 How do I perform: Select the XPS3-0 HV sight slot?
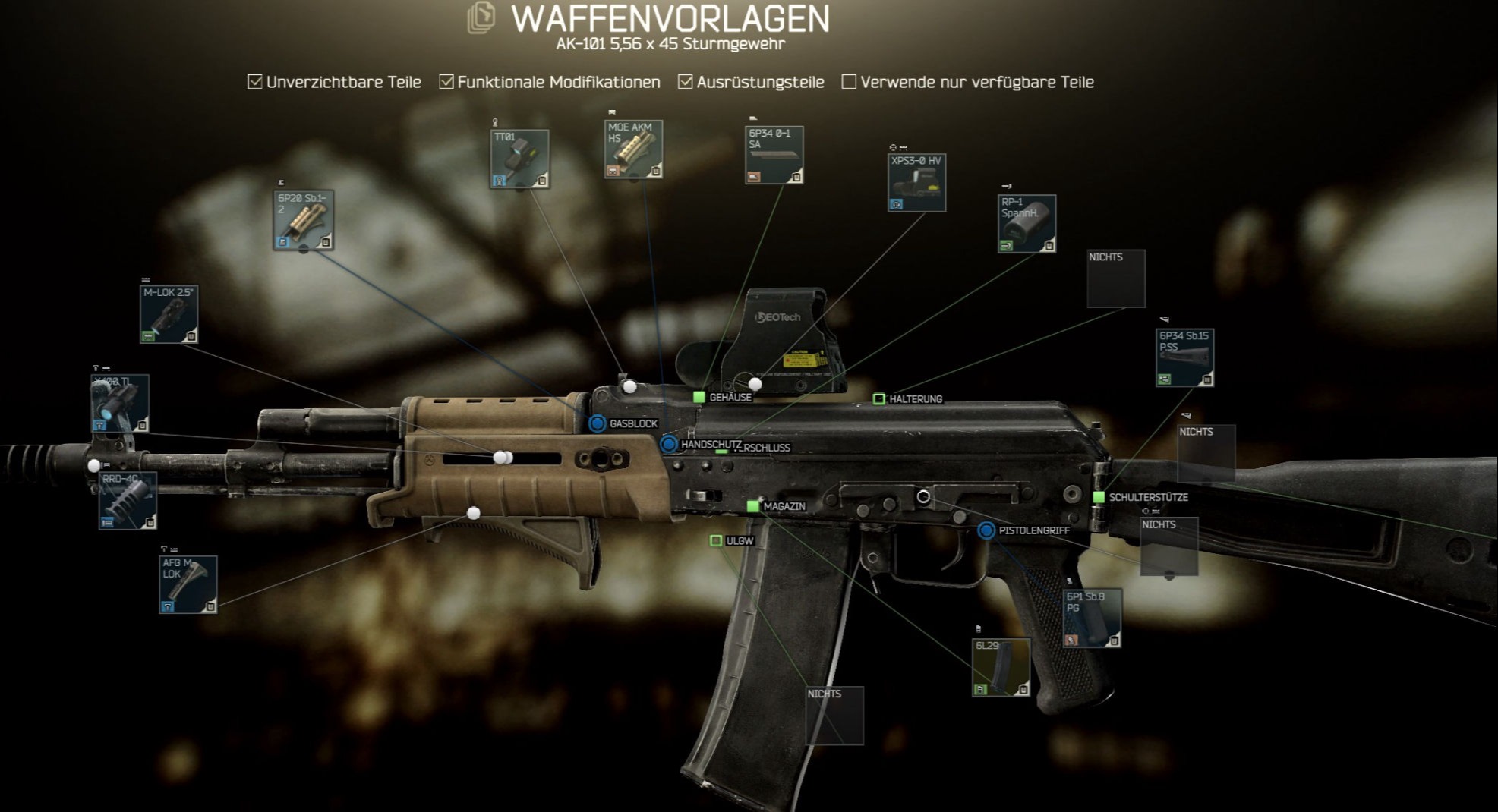point(916,183)
